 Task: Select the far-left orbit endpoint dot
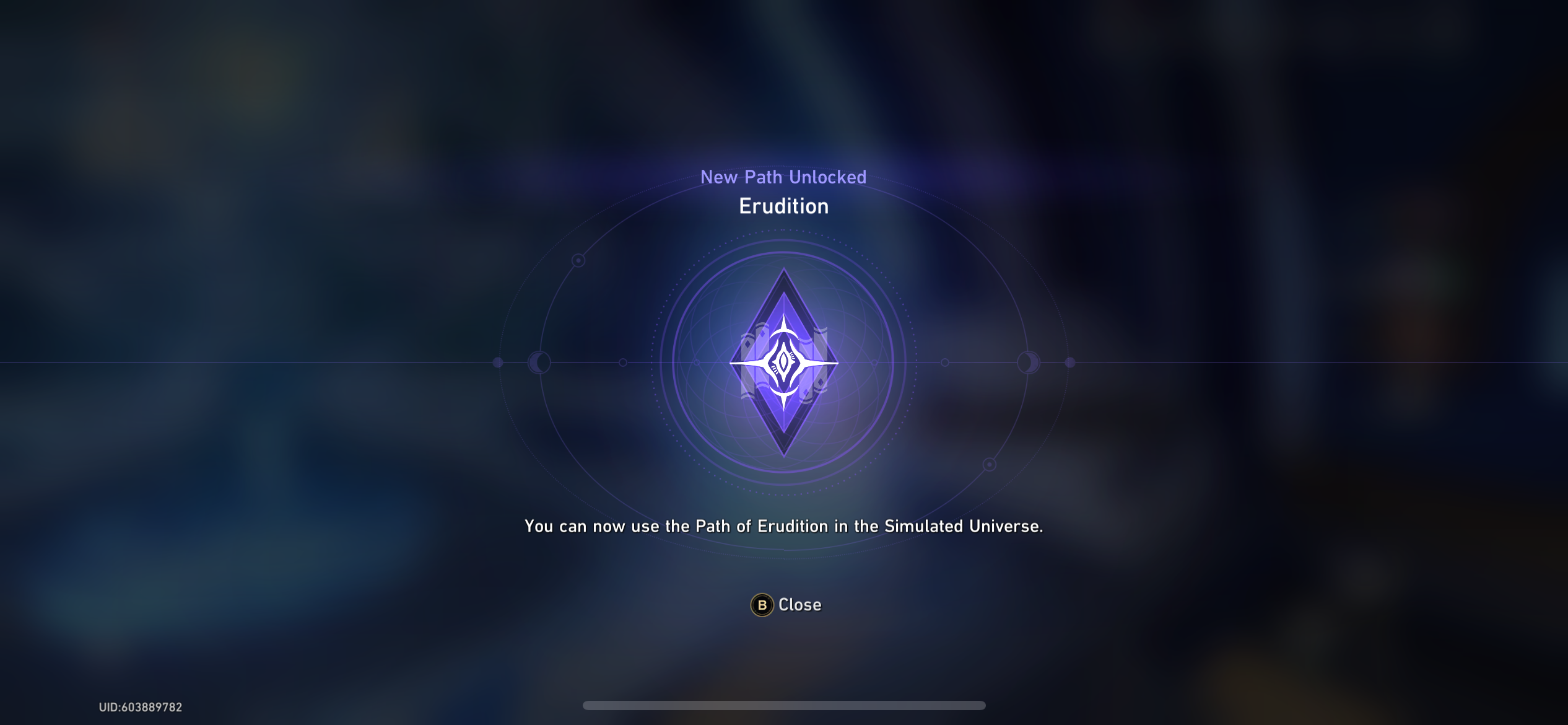point(497,362)
